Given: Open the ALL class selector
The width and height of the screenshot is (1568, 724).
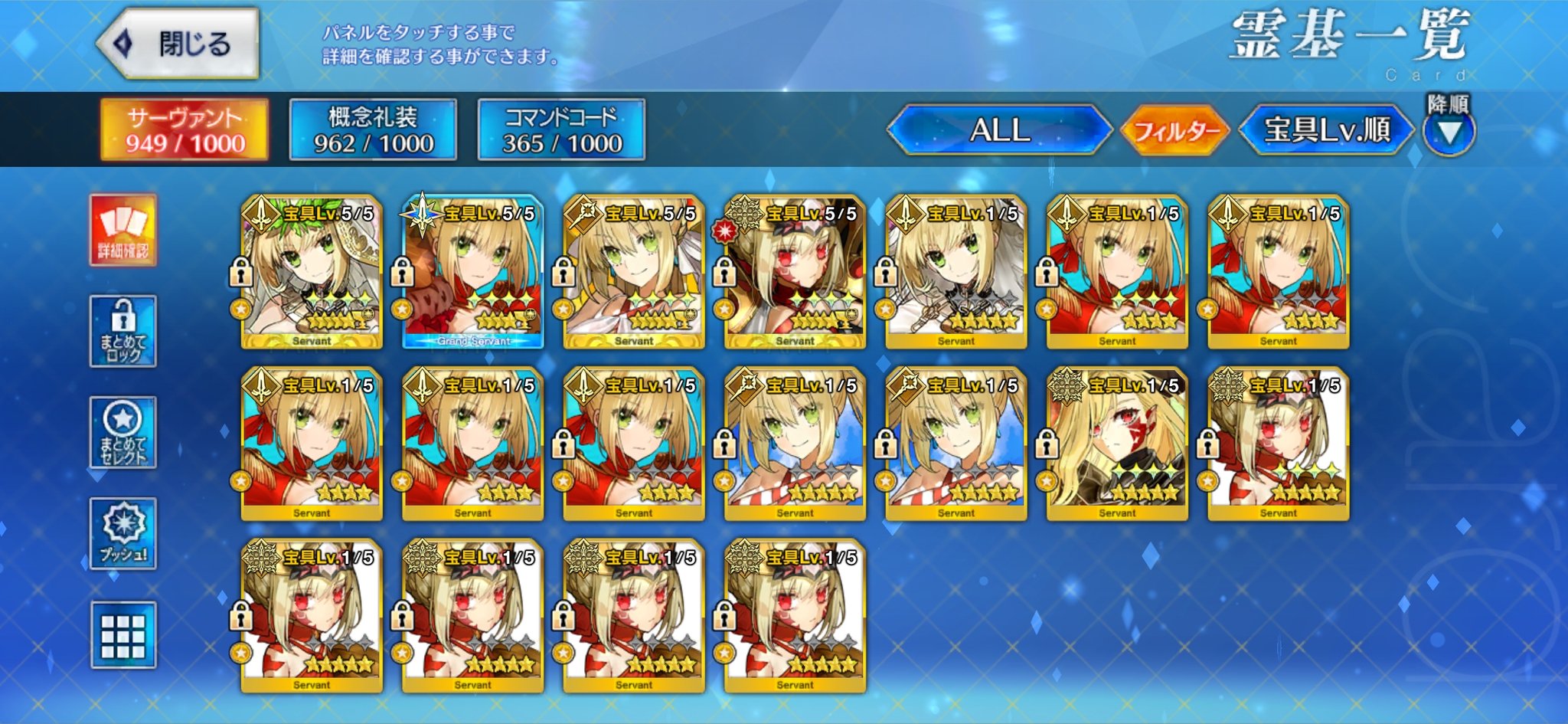Looking at the screenshot, I should coord(999,130).
